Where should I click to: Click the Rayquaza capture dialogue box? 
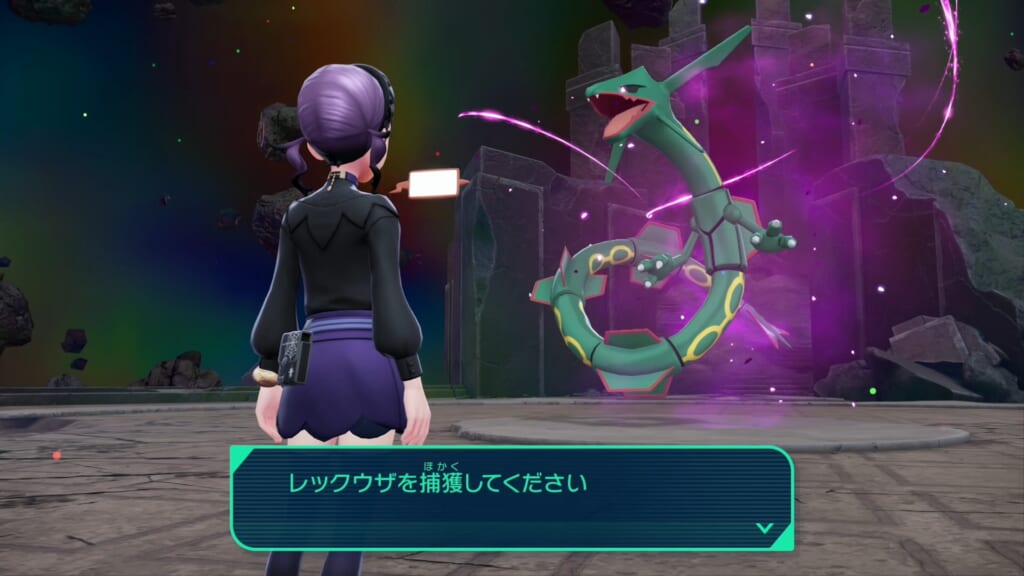[x=511, y=497]
